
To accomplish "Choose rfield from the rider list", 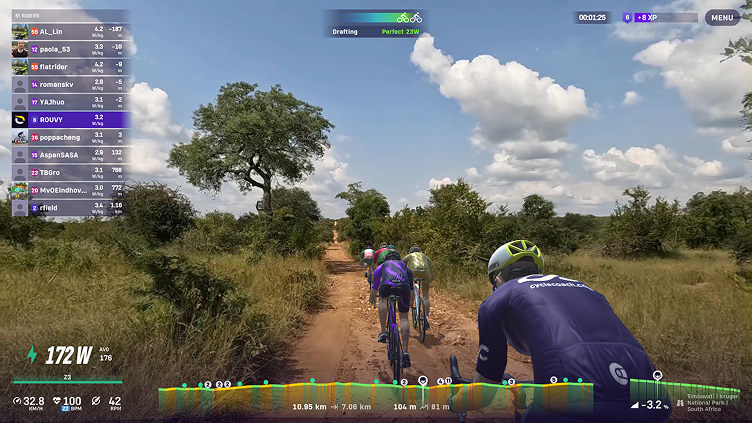I will 70,207.
